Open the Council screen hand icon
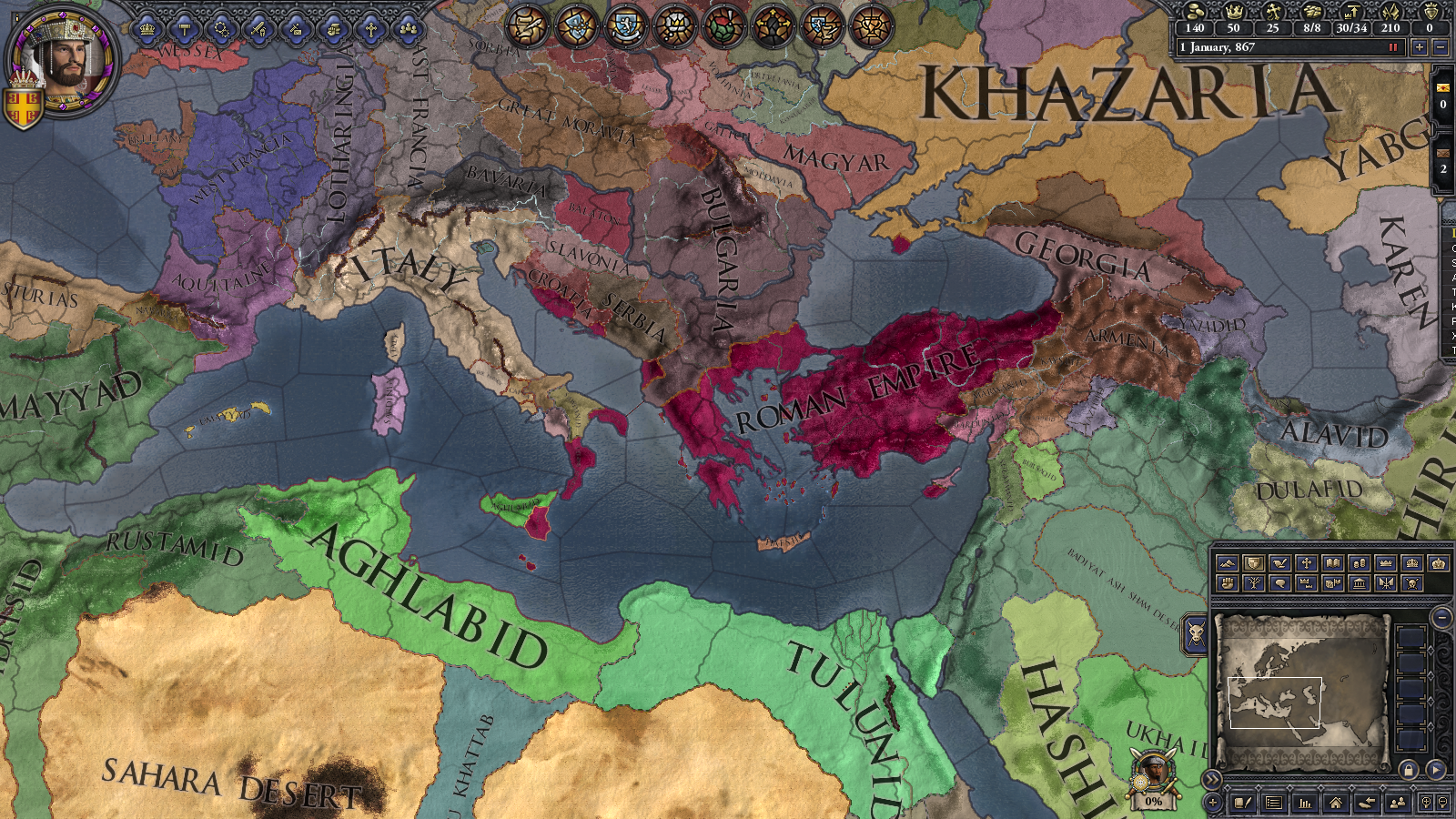This screenshot has height=819, width=1456. pyautogui.click(x=334, y=28)
